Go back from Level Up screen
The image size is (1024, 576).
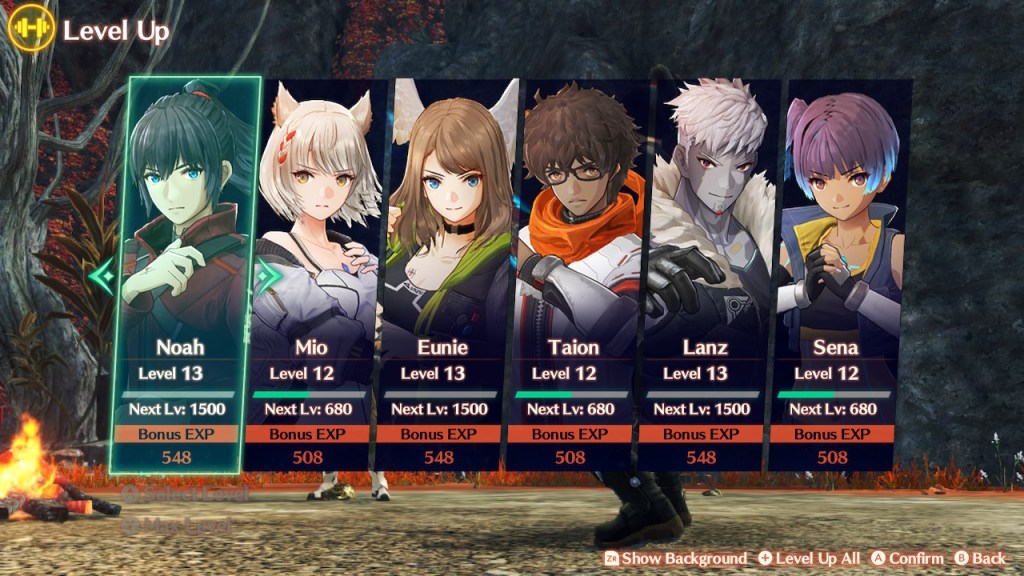click(980, 558)
